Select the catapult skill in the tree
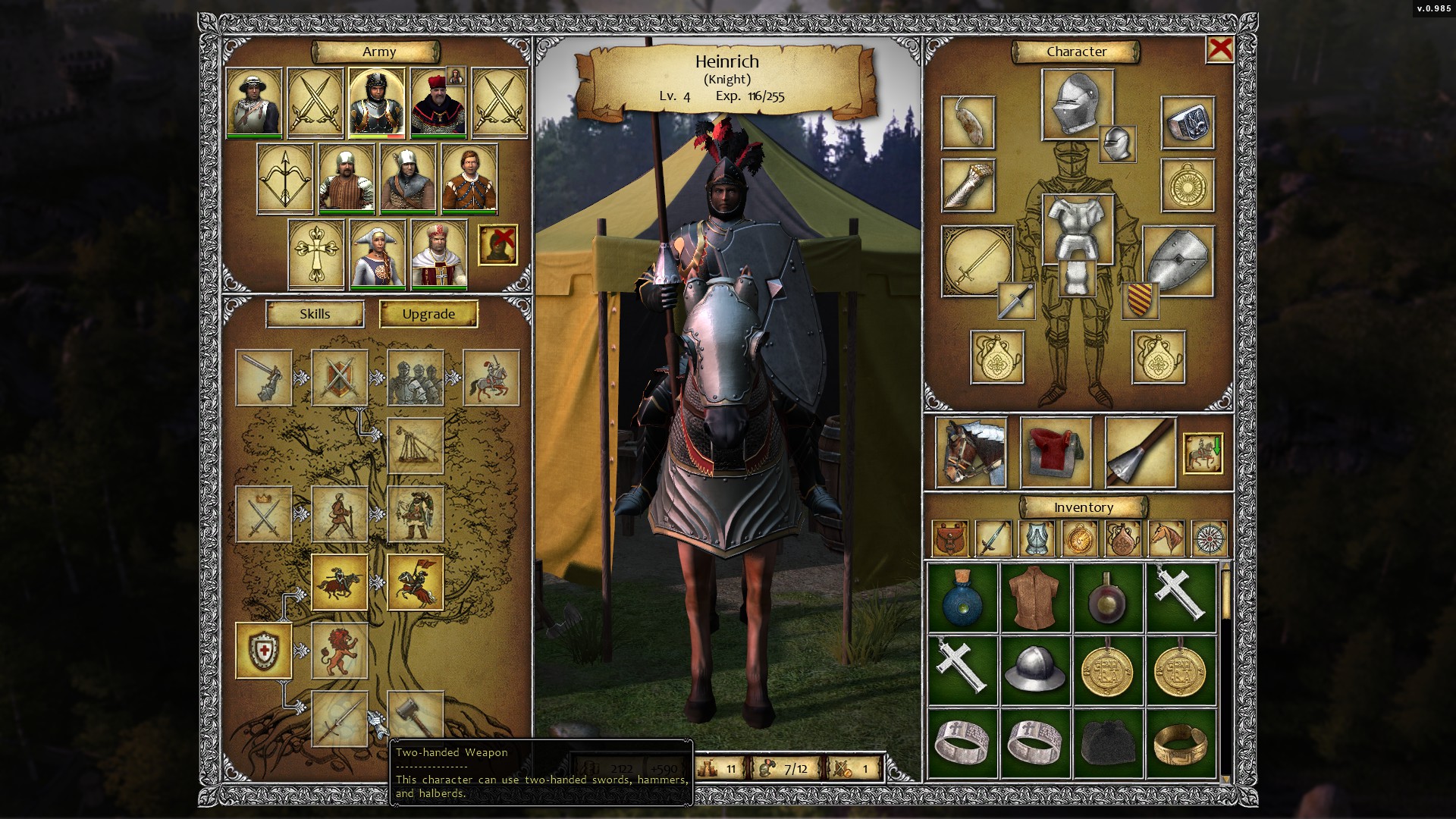This screenshot has height=819, width=1456. click(x=417, y=445)
